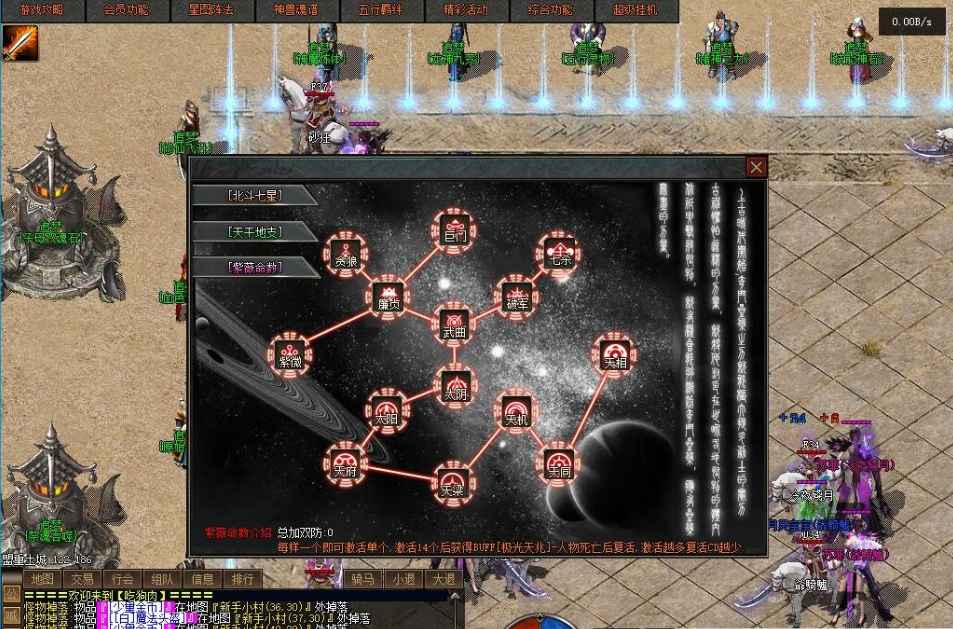The width and height of the screenshot is (953, 629).
Task: Click the 骑马 mount button
Action: coord(362,579)
